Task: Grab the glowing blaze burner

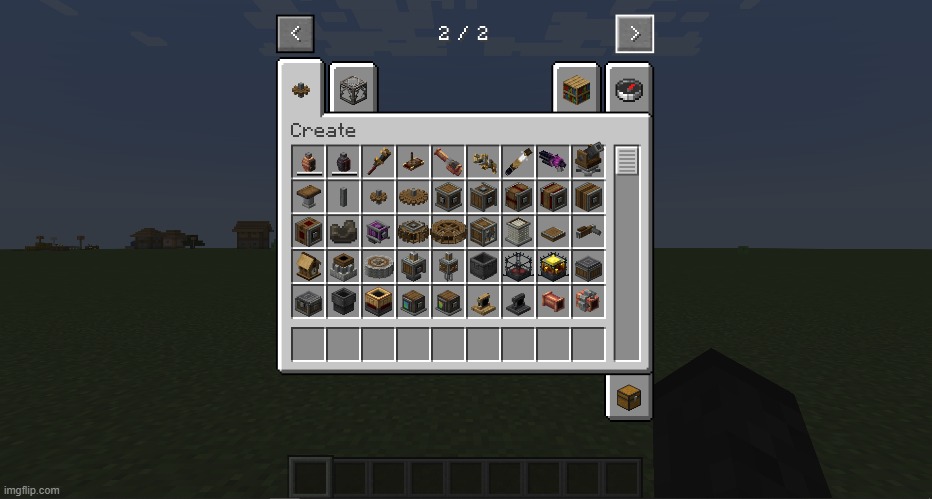Action: (553, 266)
